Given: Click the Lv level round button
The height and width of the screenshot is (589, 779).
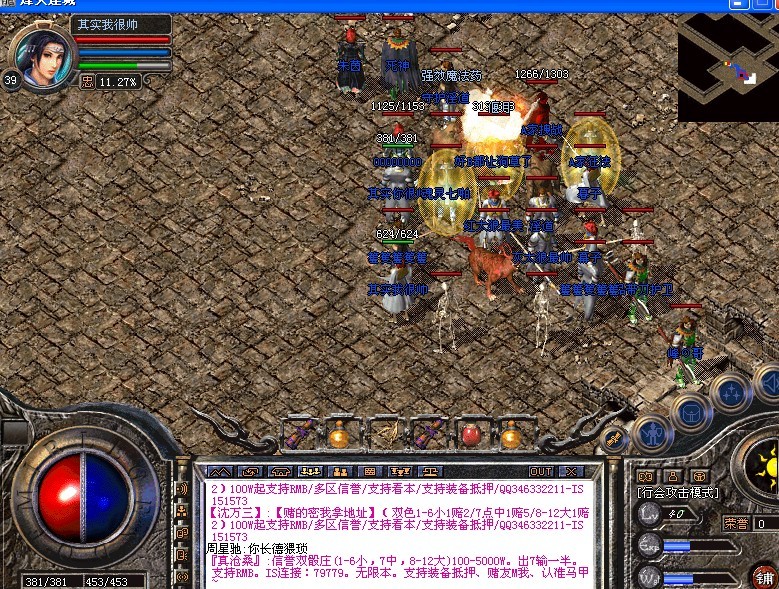Looking at the screenshot, I should tap(648, 514).
